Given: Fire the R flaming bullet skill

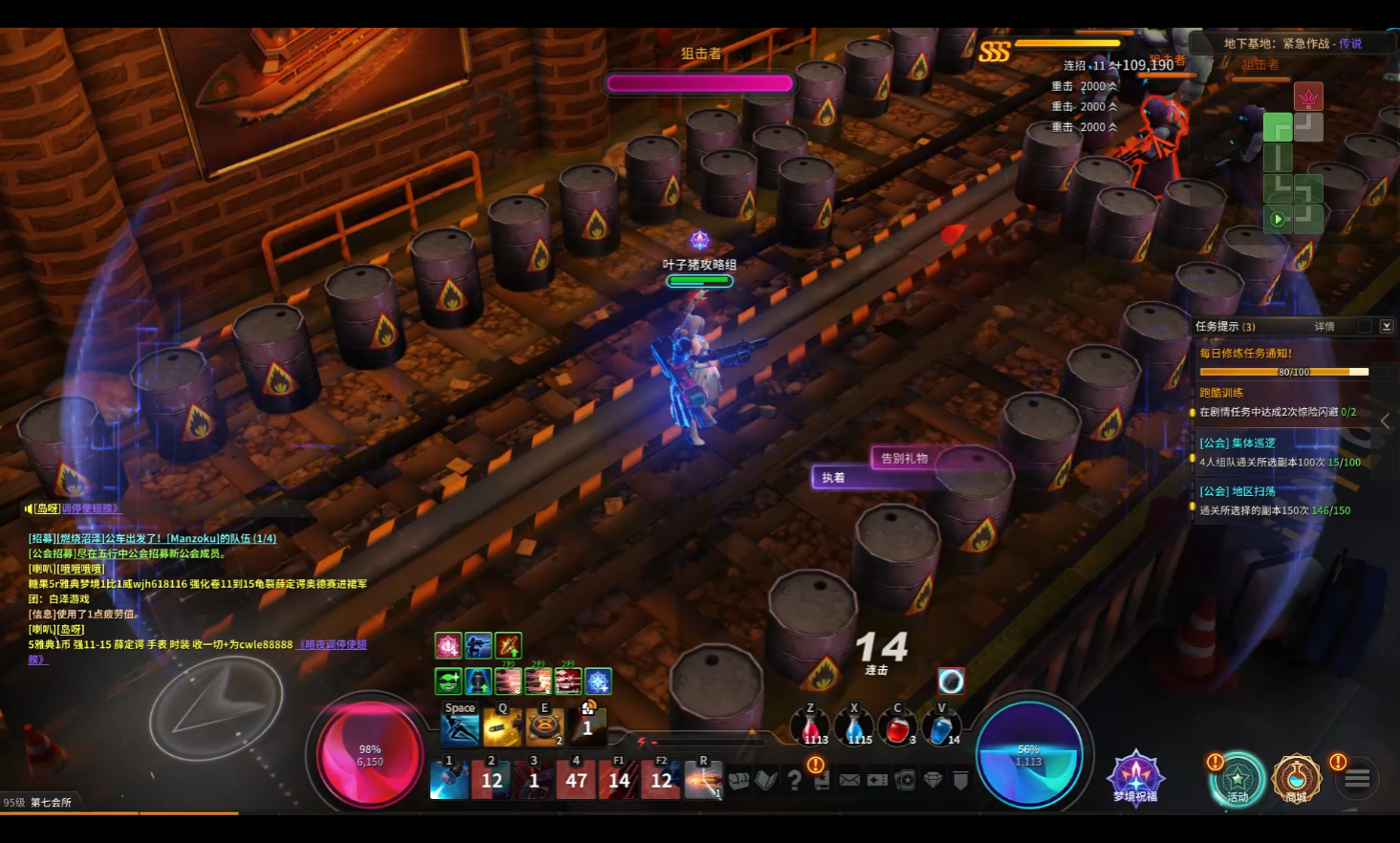Looking at the screenshot, I should [703, 779].
